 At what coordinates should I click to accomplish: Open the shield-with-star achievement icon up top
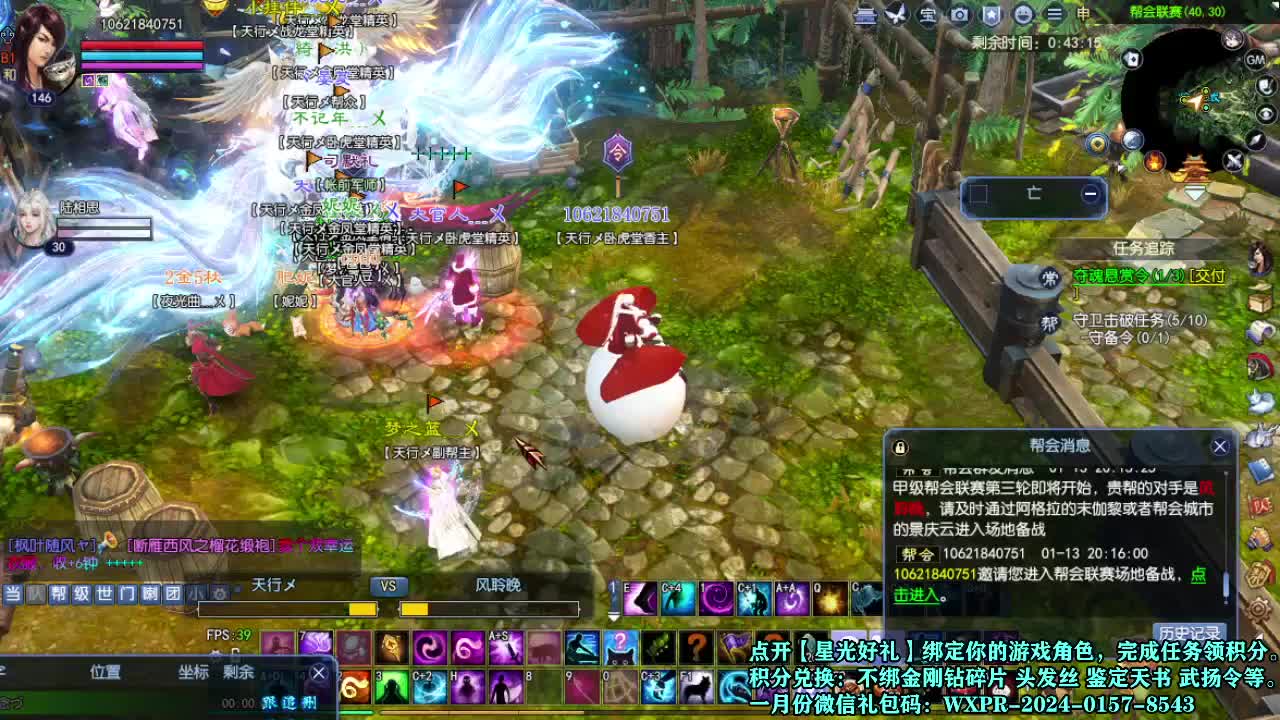[991, 15]
